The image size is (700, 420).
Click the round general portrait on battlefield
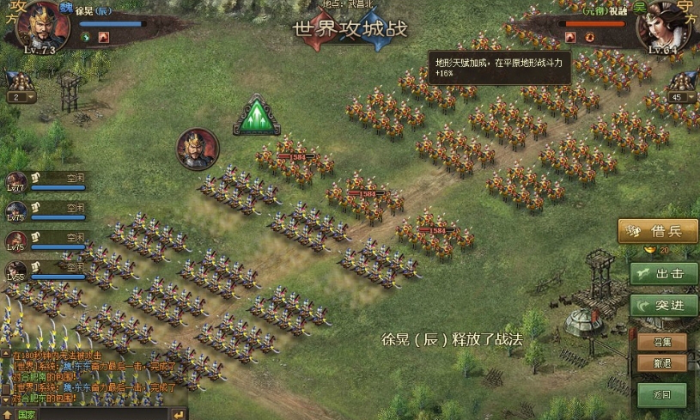pyautogui.click(x=197, y=149)
